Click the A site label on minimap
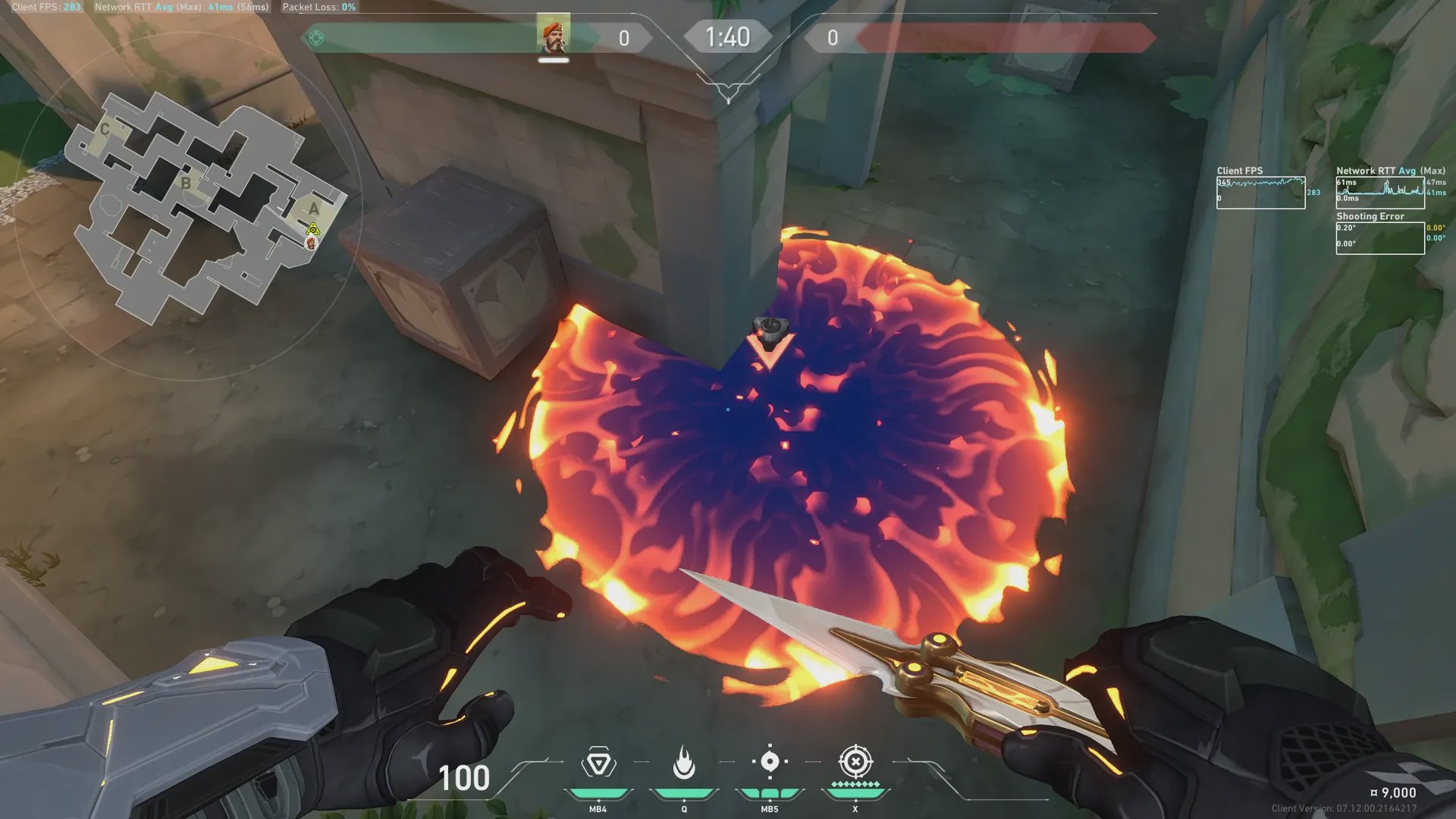The image size is (1456, 819). [313, 209]
